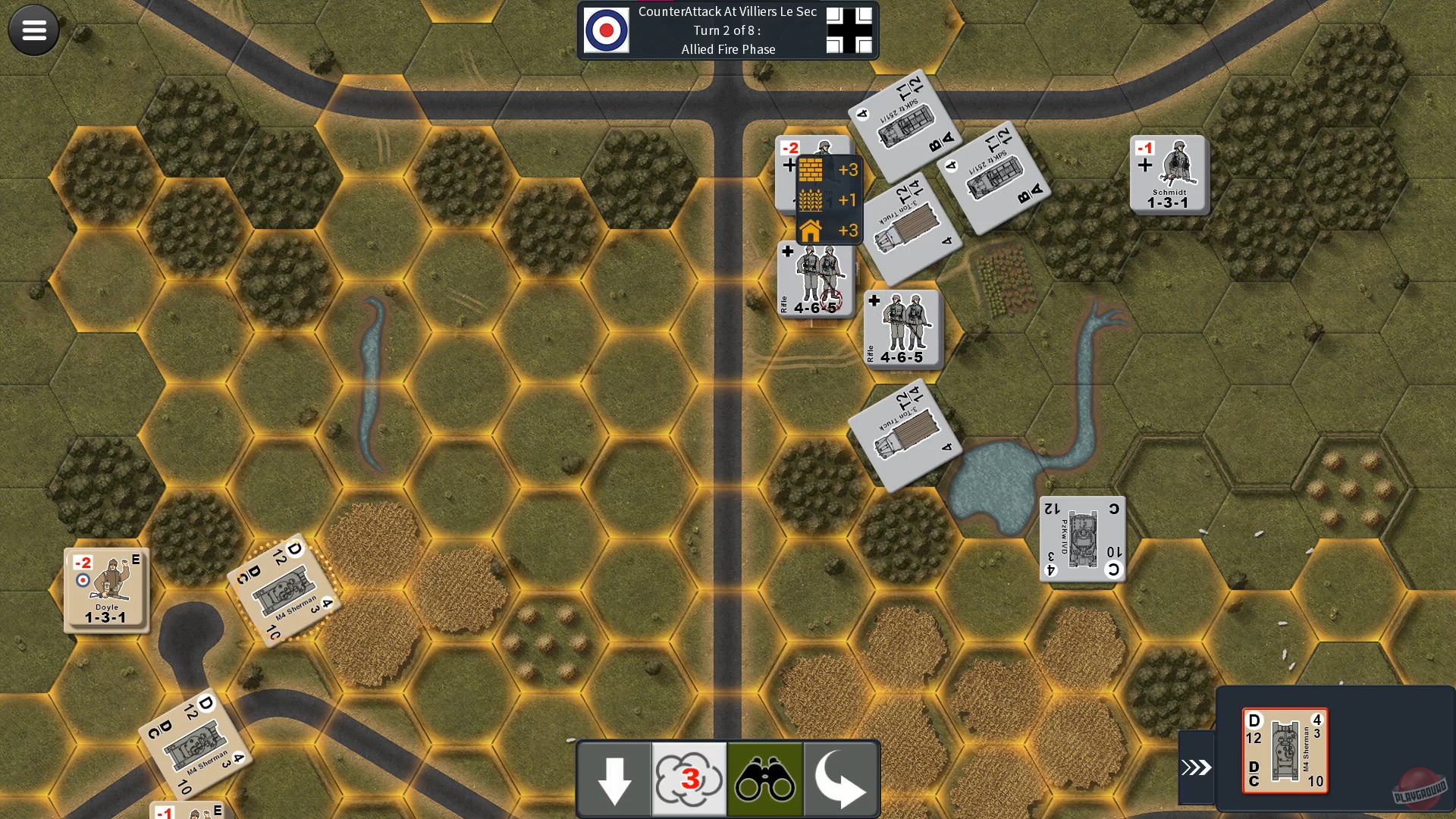
Task: Click the +1 grain field modifier icon
Action: 811,200
